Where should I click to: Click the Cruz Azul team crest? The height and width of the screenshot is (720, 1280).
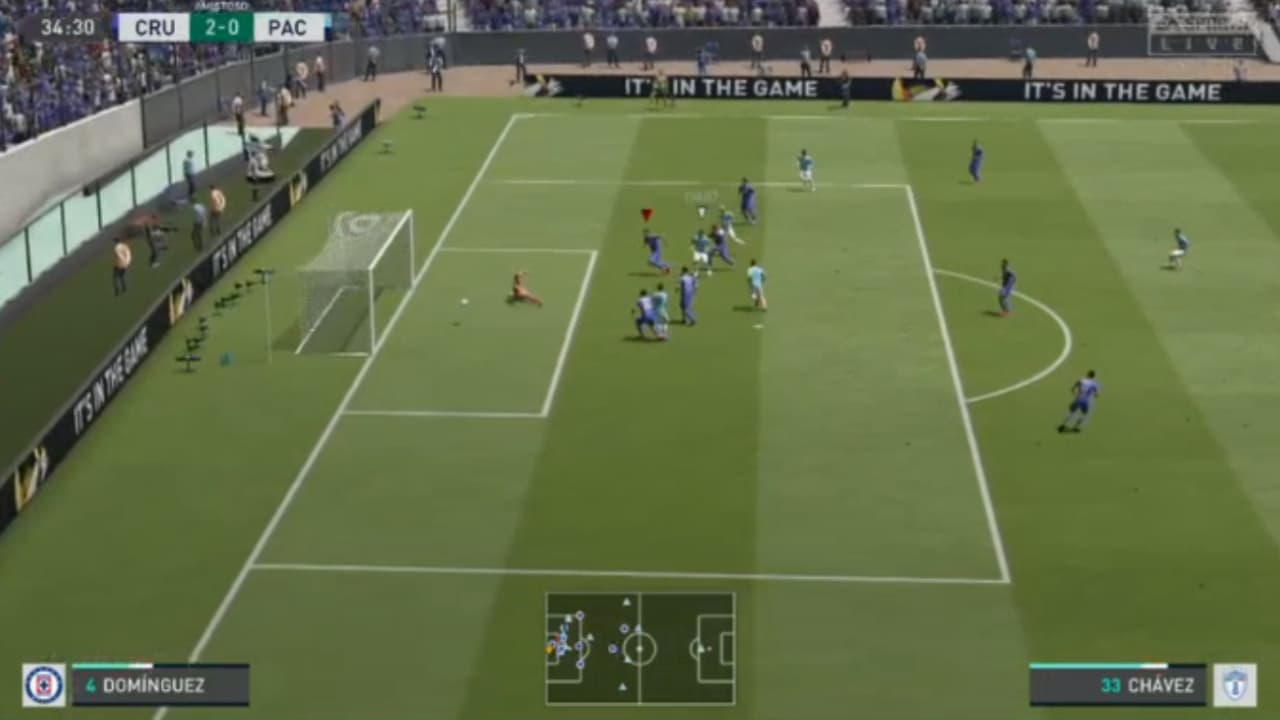point(42,686)
